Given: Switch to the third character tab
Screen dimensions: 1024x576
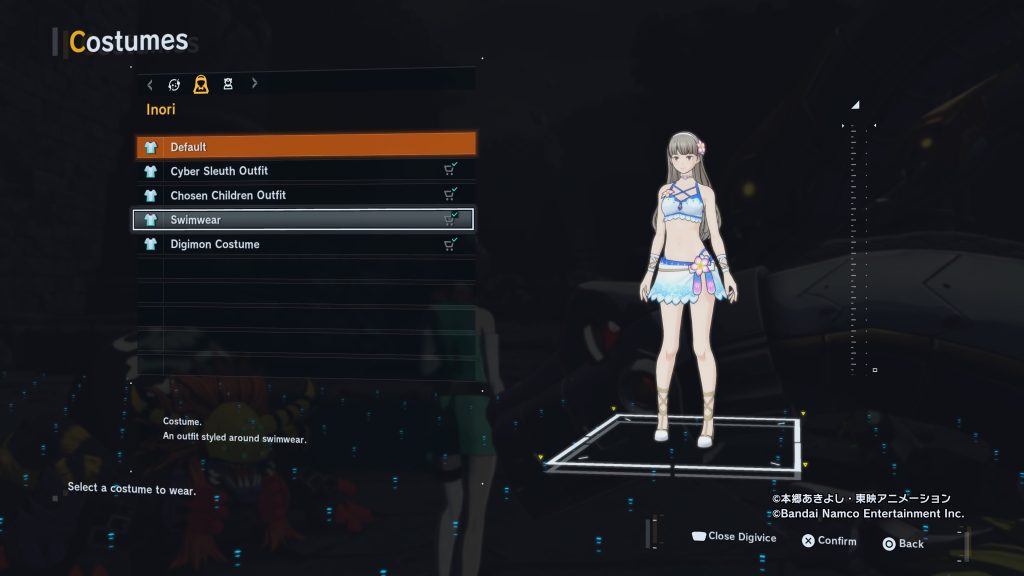Looking at the screenshot, I should (x=228, y=84).
